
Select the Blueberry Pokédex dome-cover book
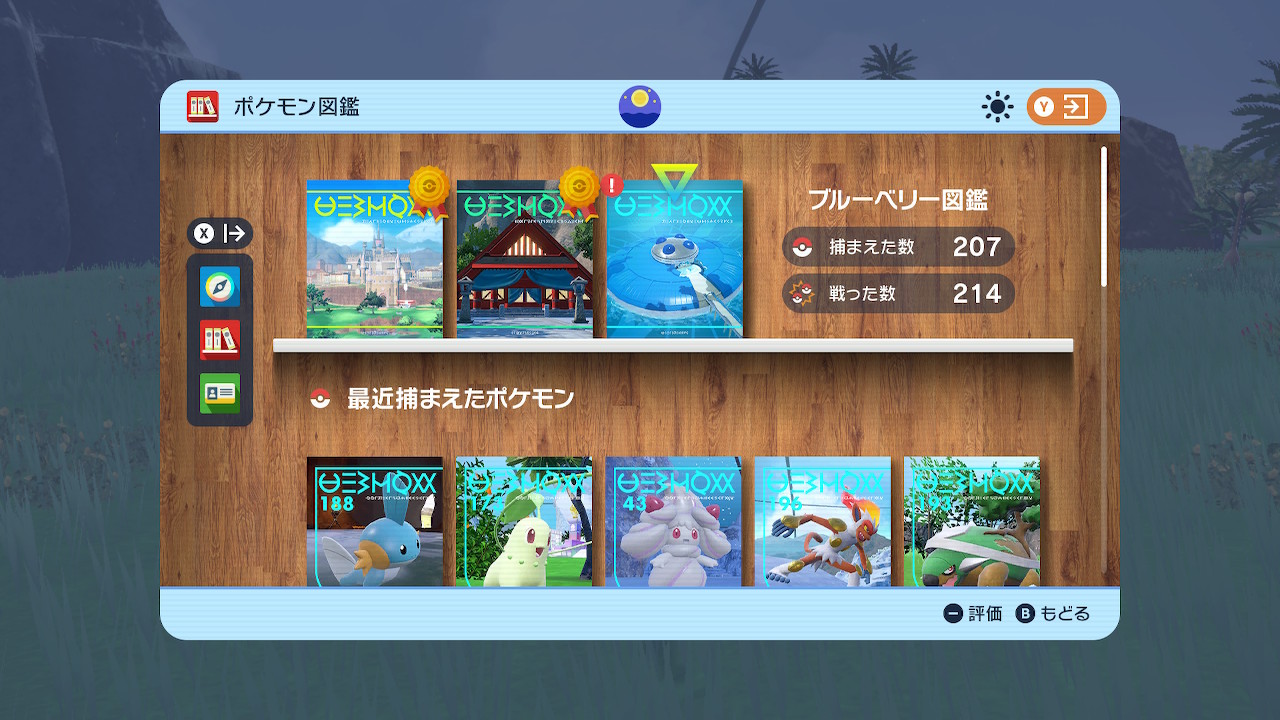pyautogui.click(x=674, y=260)
